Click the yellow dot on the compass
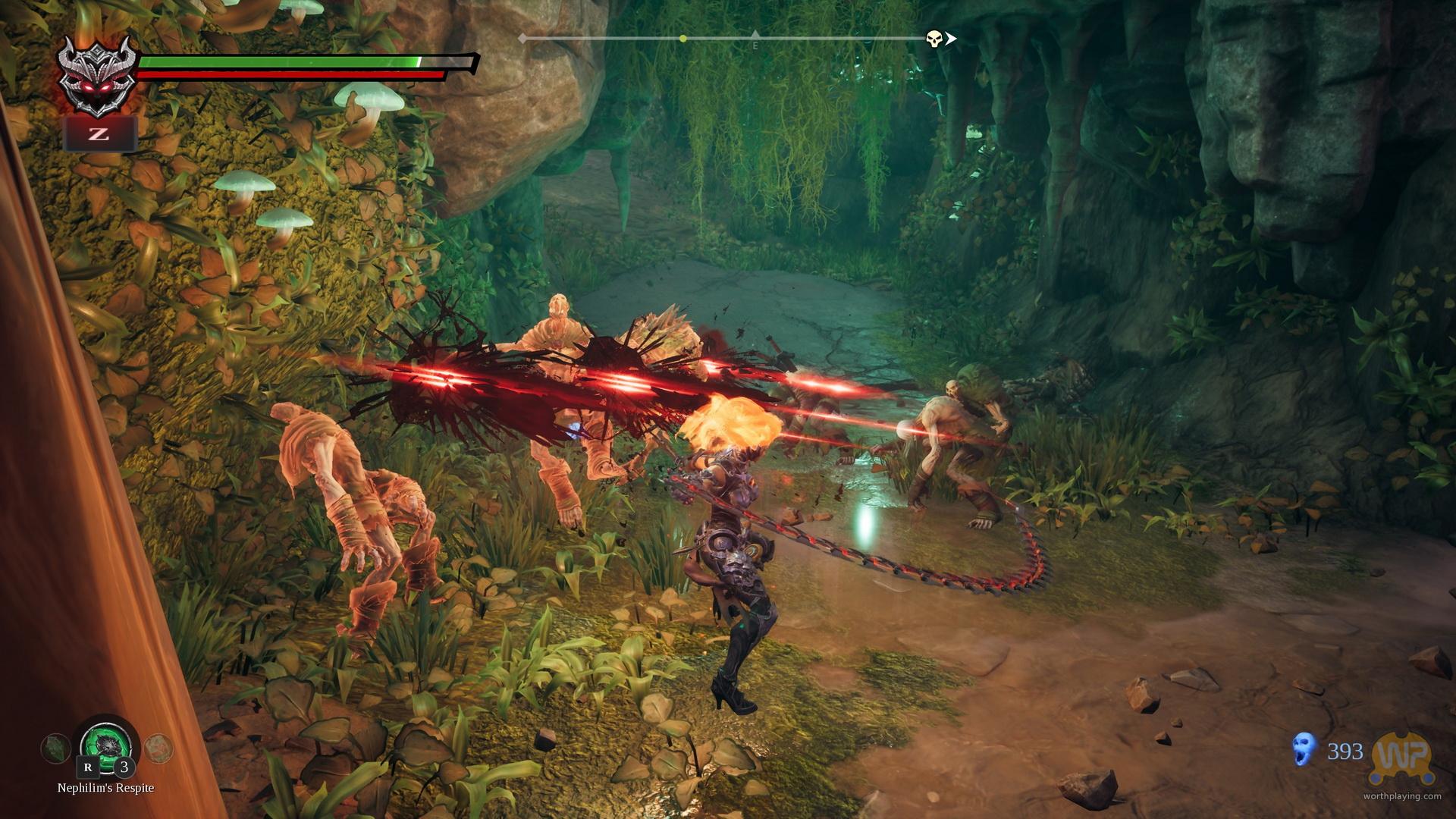 683,38
